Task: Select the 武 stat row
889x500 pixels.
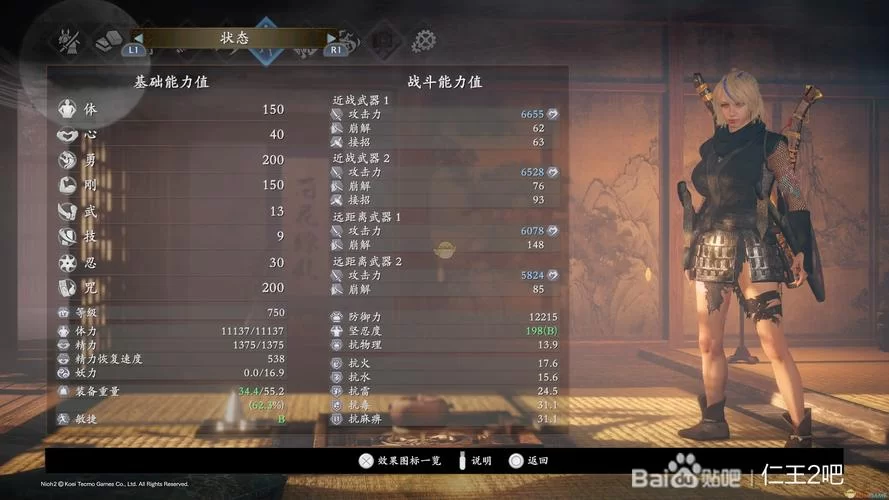Action: [172, 211]
